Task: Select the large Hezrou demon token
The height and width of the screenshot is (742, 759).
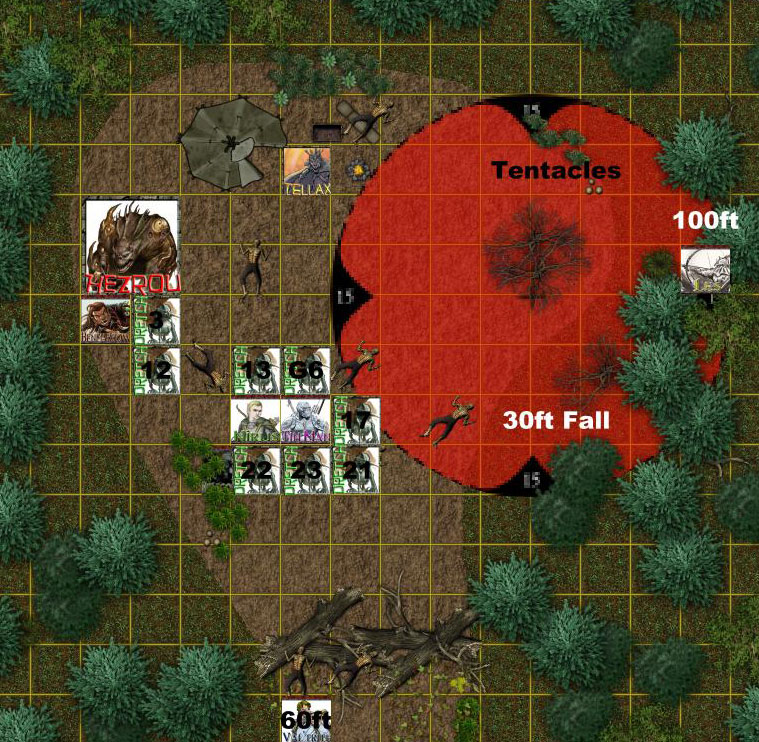Action: pyautogui.click(x=132, y=247)
